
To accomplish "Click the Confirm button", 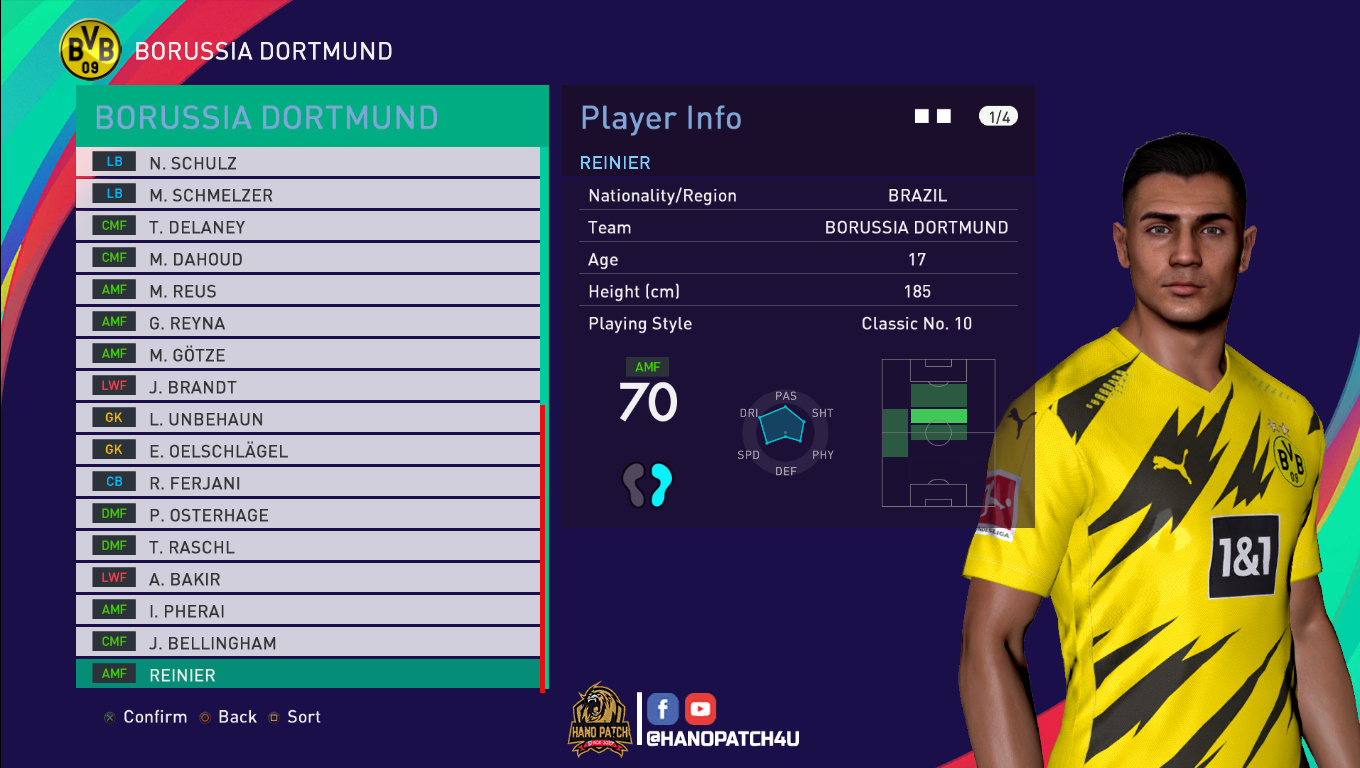I will point(153,716).
